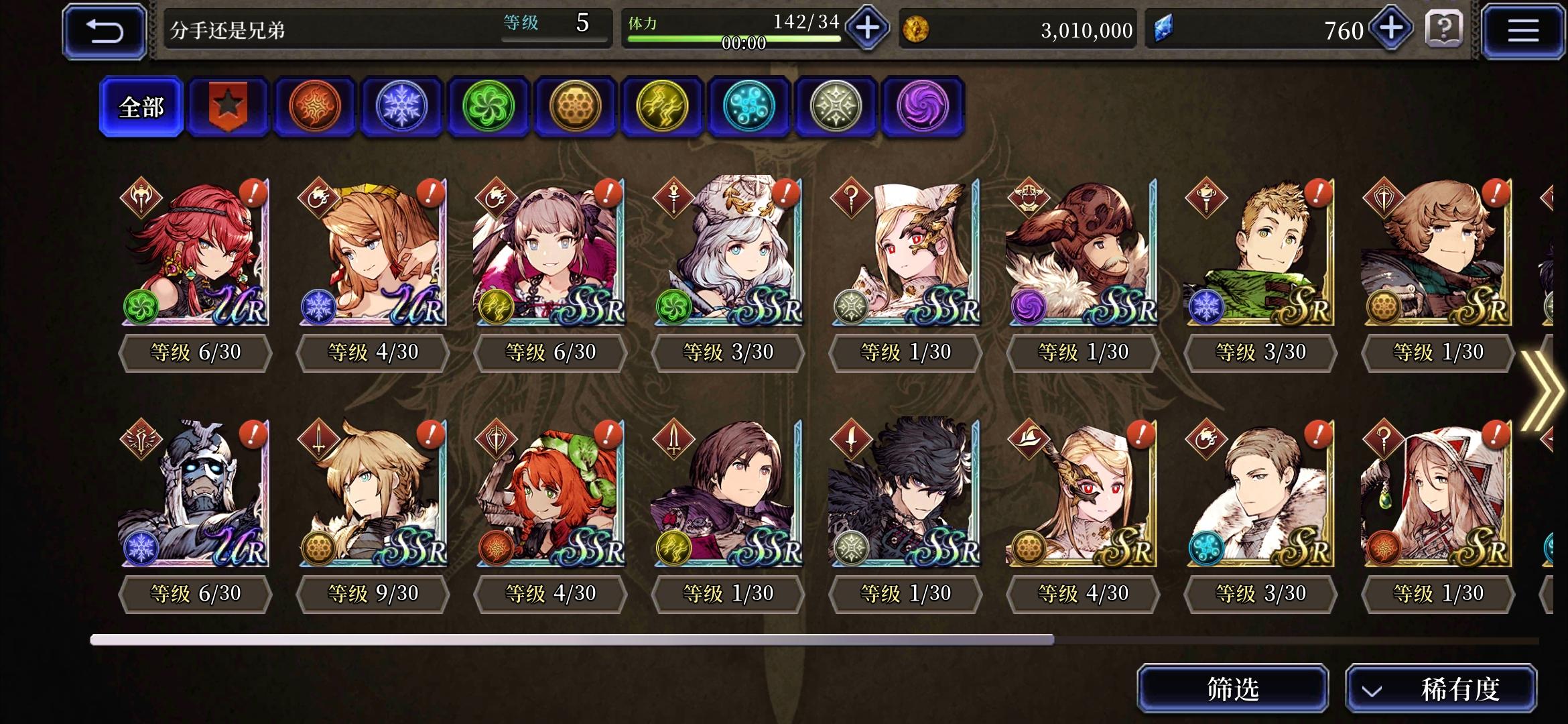This screenshot has height=724, width=1568.
Task: Select the fire element filter icon
Action: (315, 107)
